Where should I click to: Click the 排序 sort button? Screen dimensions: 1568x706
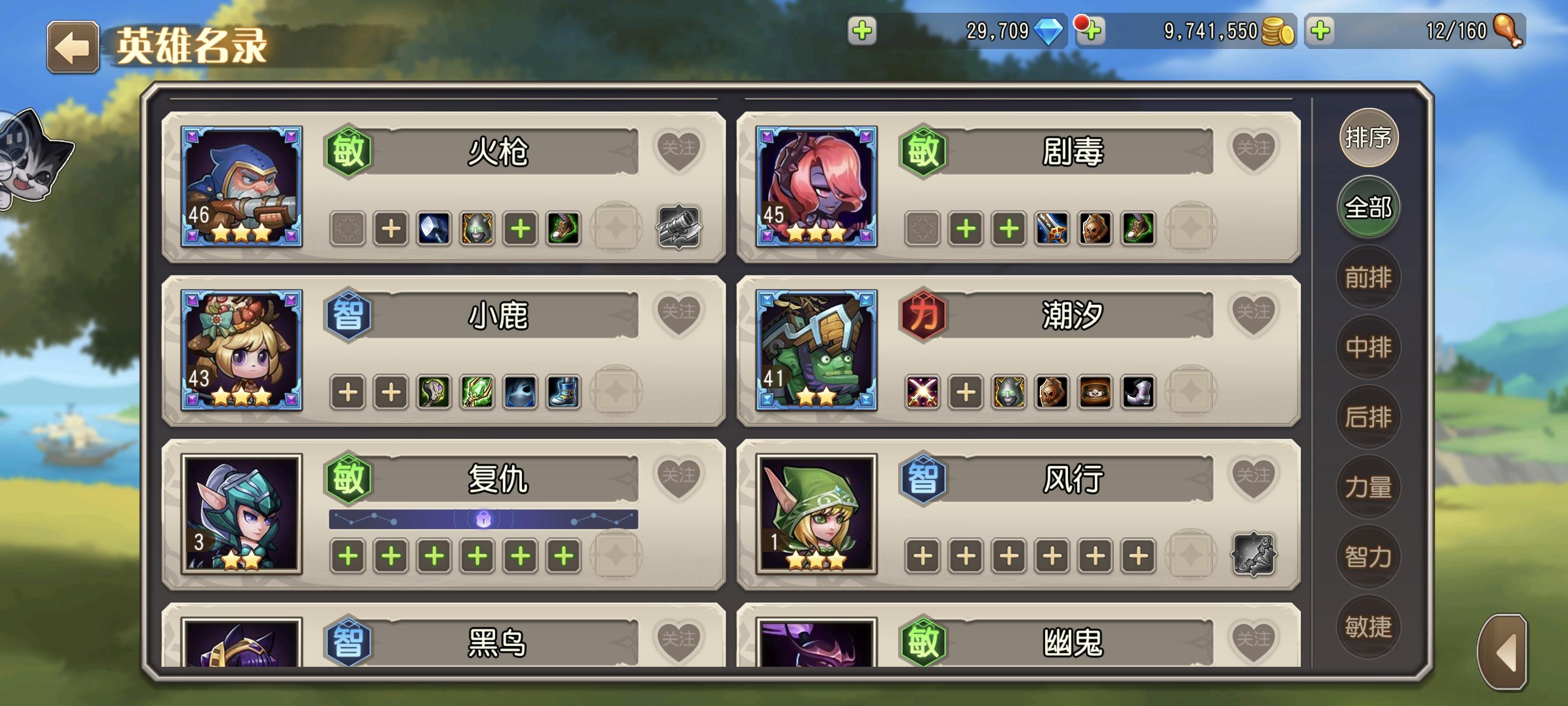[x=1369, y=138]
